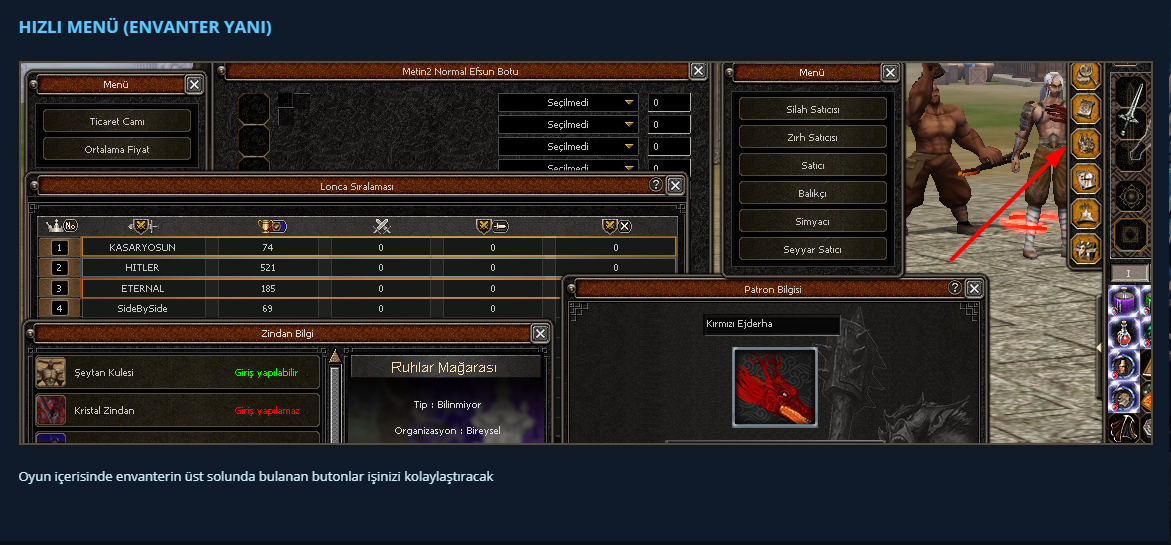Select the Ortalama Fiyat button
The image size is (1171, 545).
tap(117, 149)
